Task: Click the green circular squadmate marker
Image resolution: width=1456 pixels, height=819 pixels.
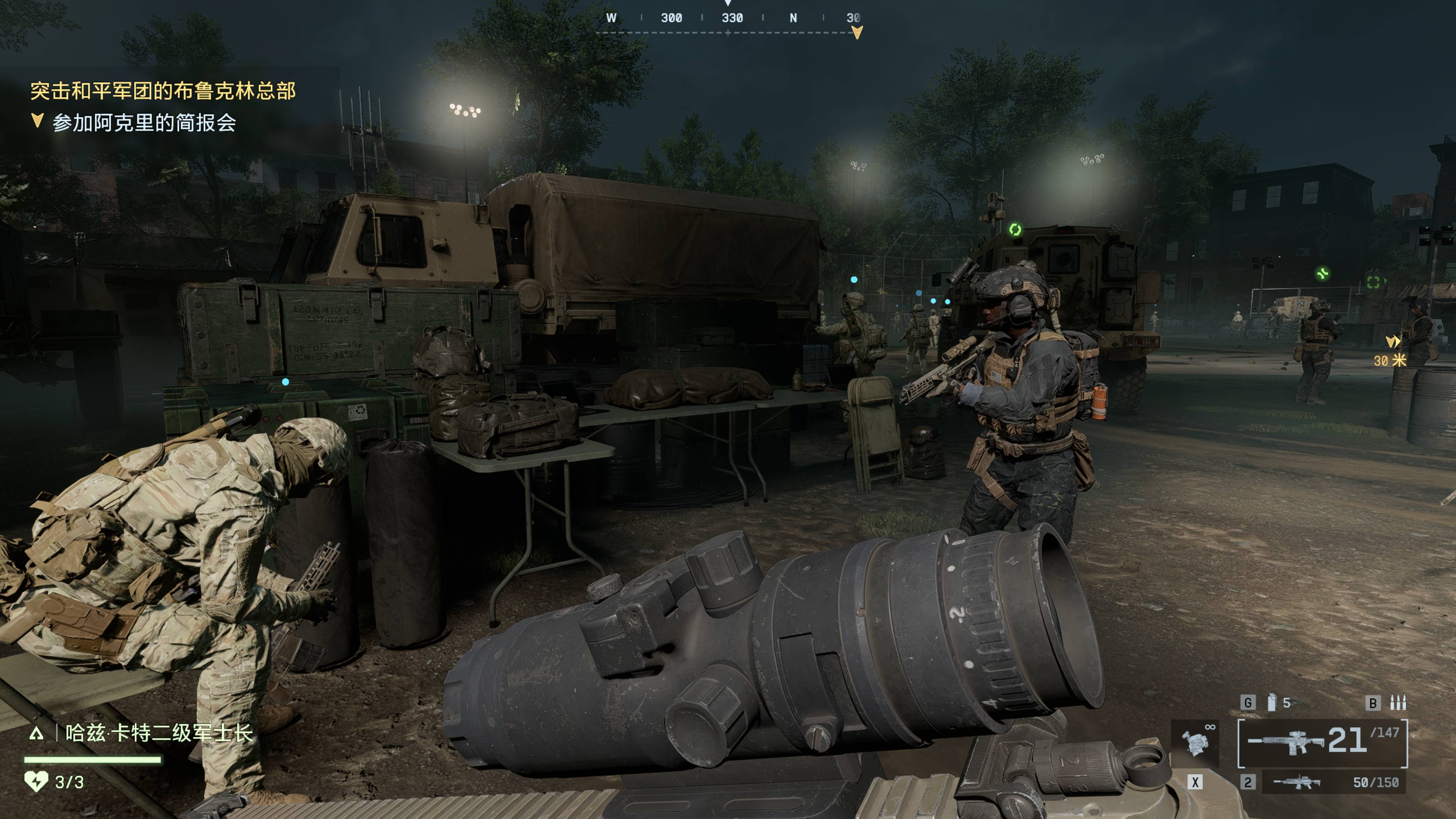Action: tap(1015, 229)
